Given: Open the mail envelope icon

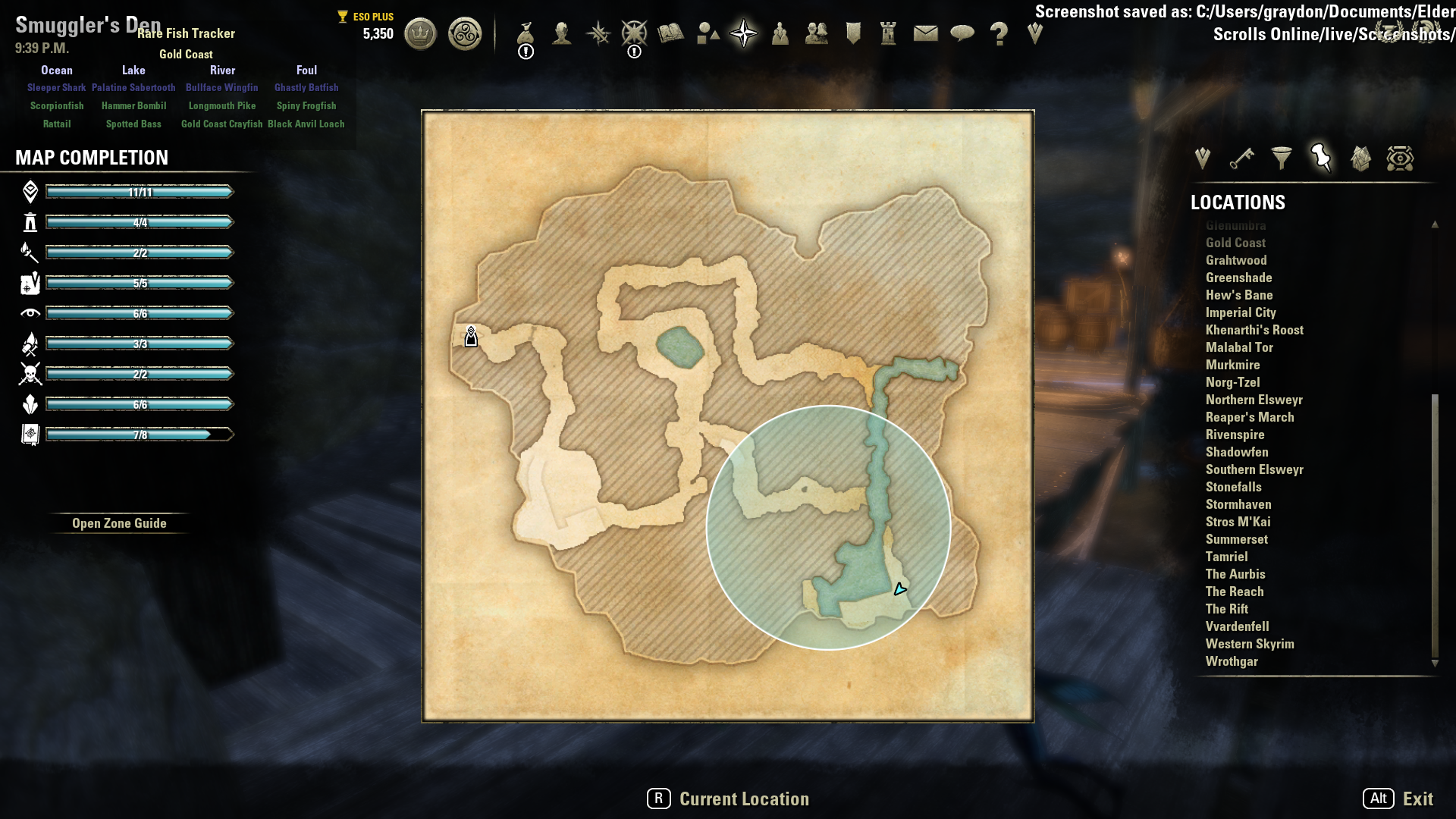Looking at the screenshot, I should [925, 34].
